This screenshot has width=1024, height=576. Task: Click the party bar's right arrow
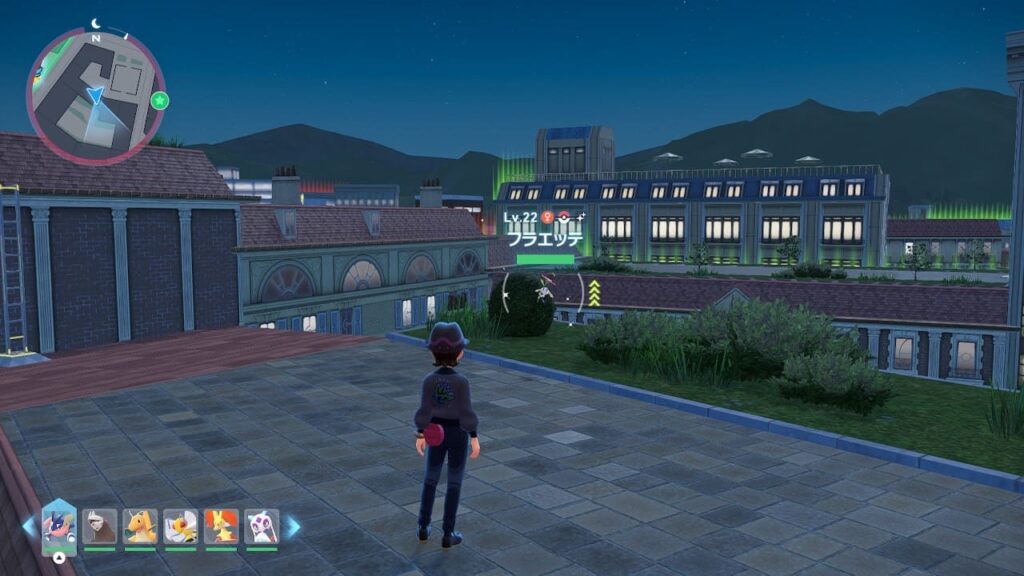click(x=293, y=526)
